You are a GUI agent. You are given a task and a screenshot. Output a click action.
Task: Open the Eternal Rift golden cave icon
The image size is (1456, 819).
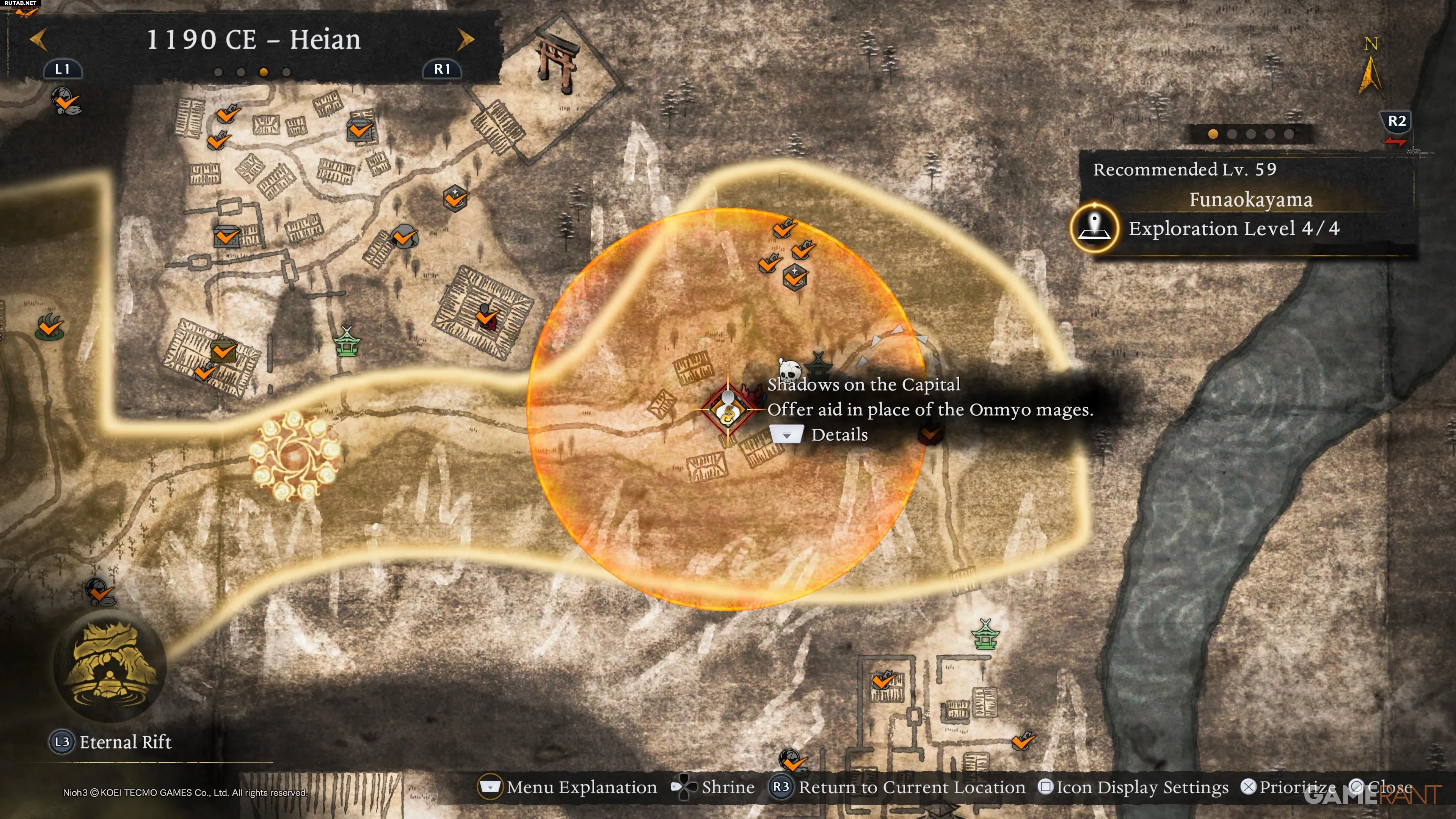[x=110, y=666]
